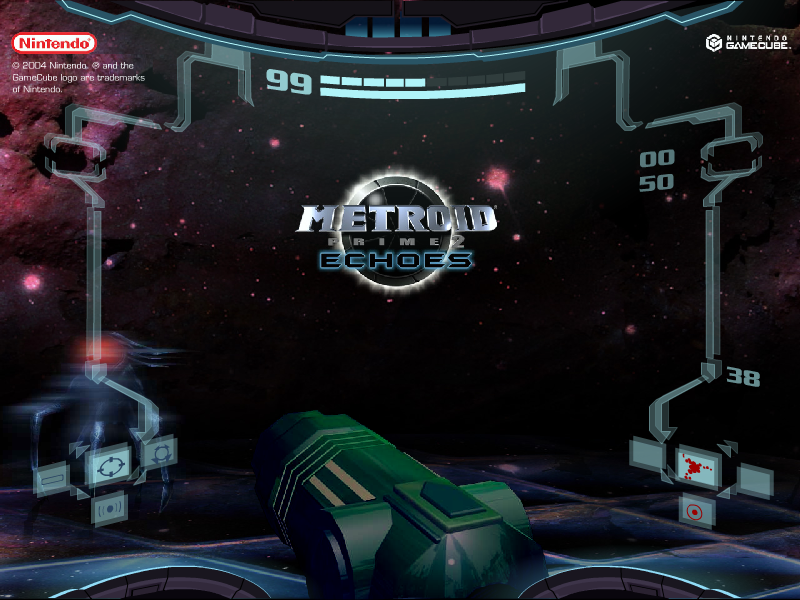Image resolution: width=800 pixels, height=600 pixels.
Task: Click the Nintendo GameCube logo
Action: [748, 43]
